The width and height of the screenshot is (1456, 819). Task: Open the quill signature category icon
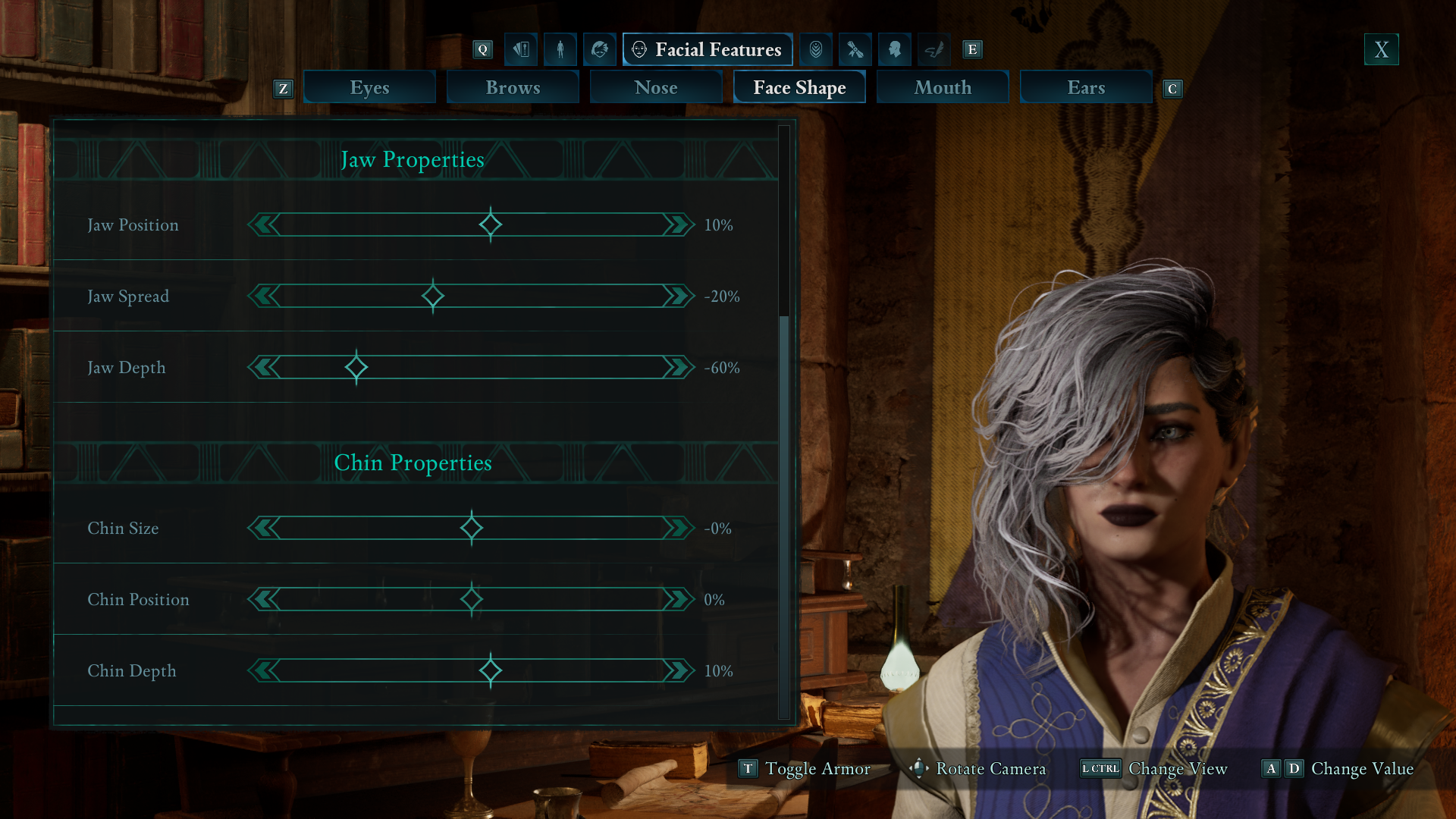[x=934, y=49]
